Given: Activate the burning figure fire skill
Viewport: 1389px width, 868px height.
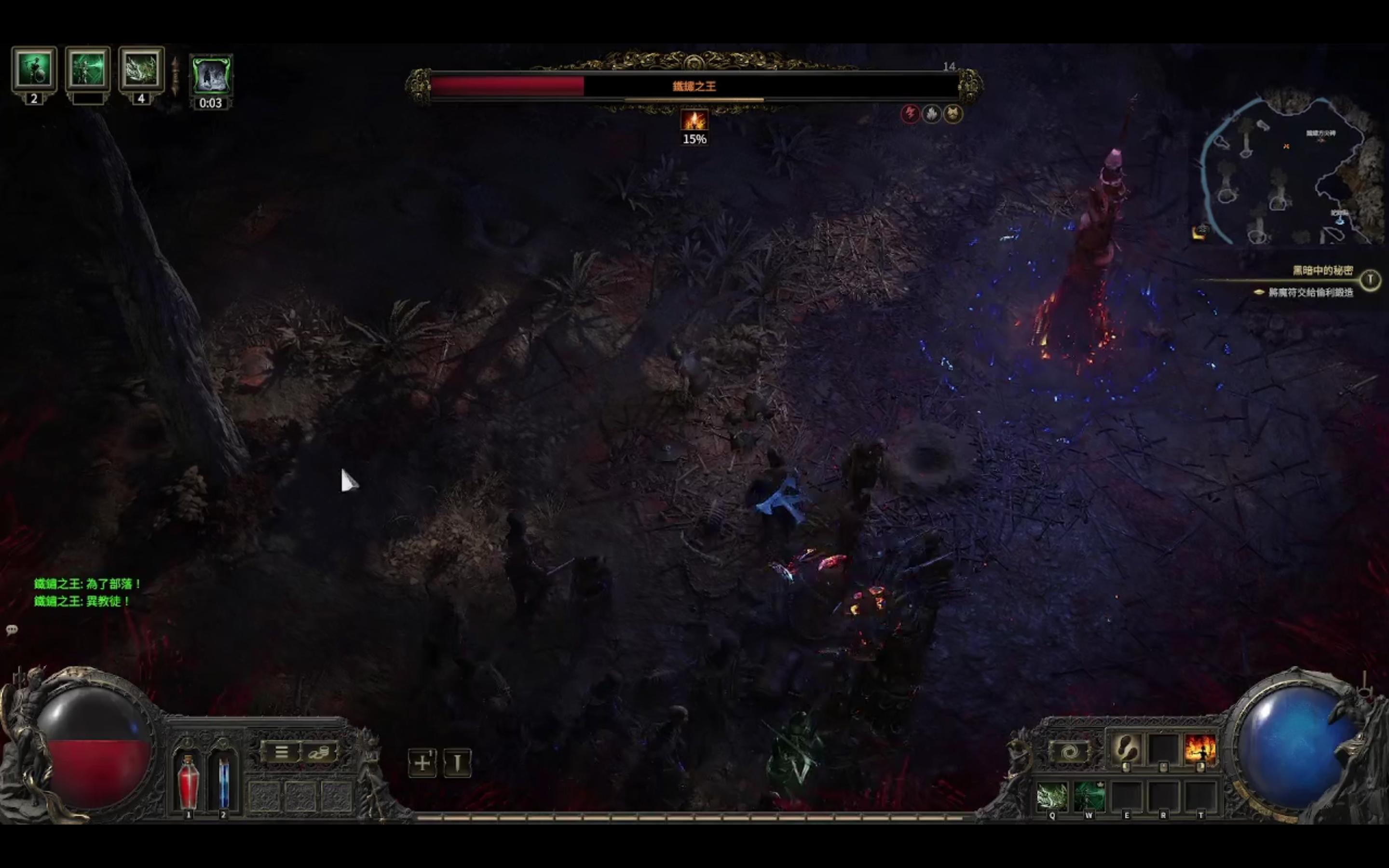Looking at the screenshot, I should [x=1200, y=748].
